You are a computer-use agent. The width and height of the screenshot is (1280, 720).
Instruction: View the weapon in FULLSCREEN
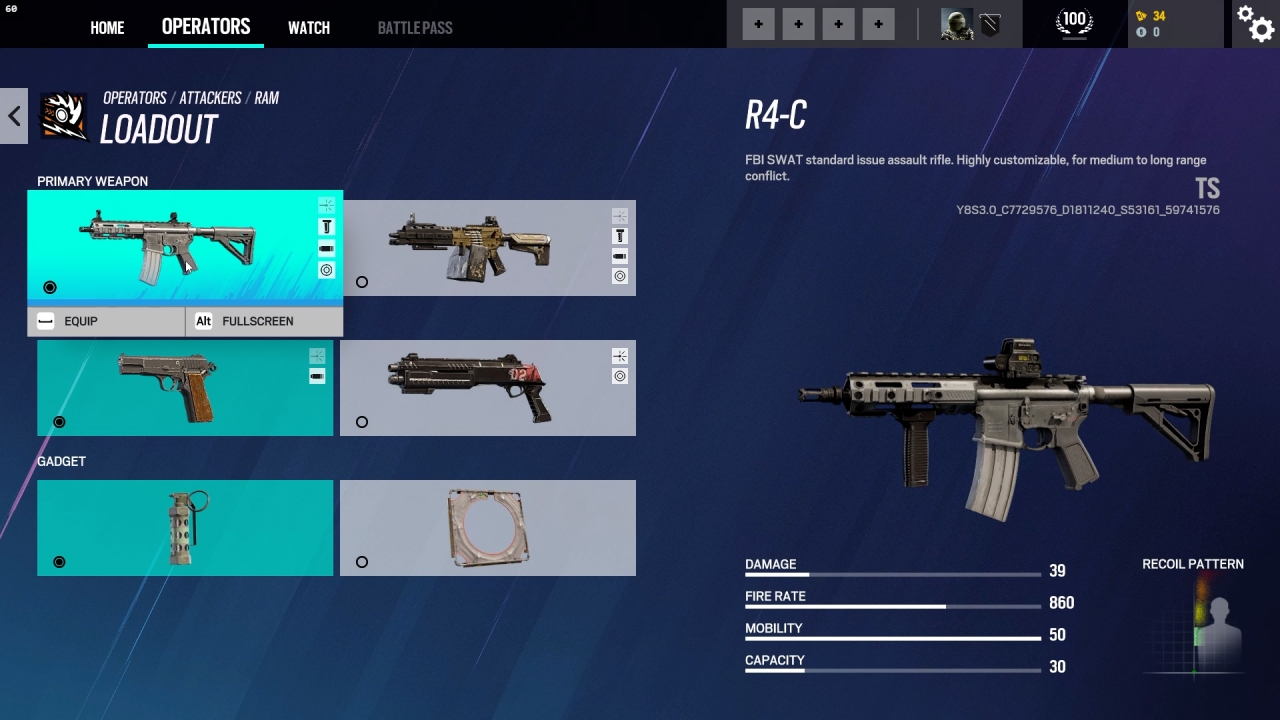[264, 321]
